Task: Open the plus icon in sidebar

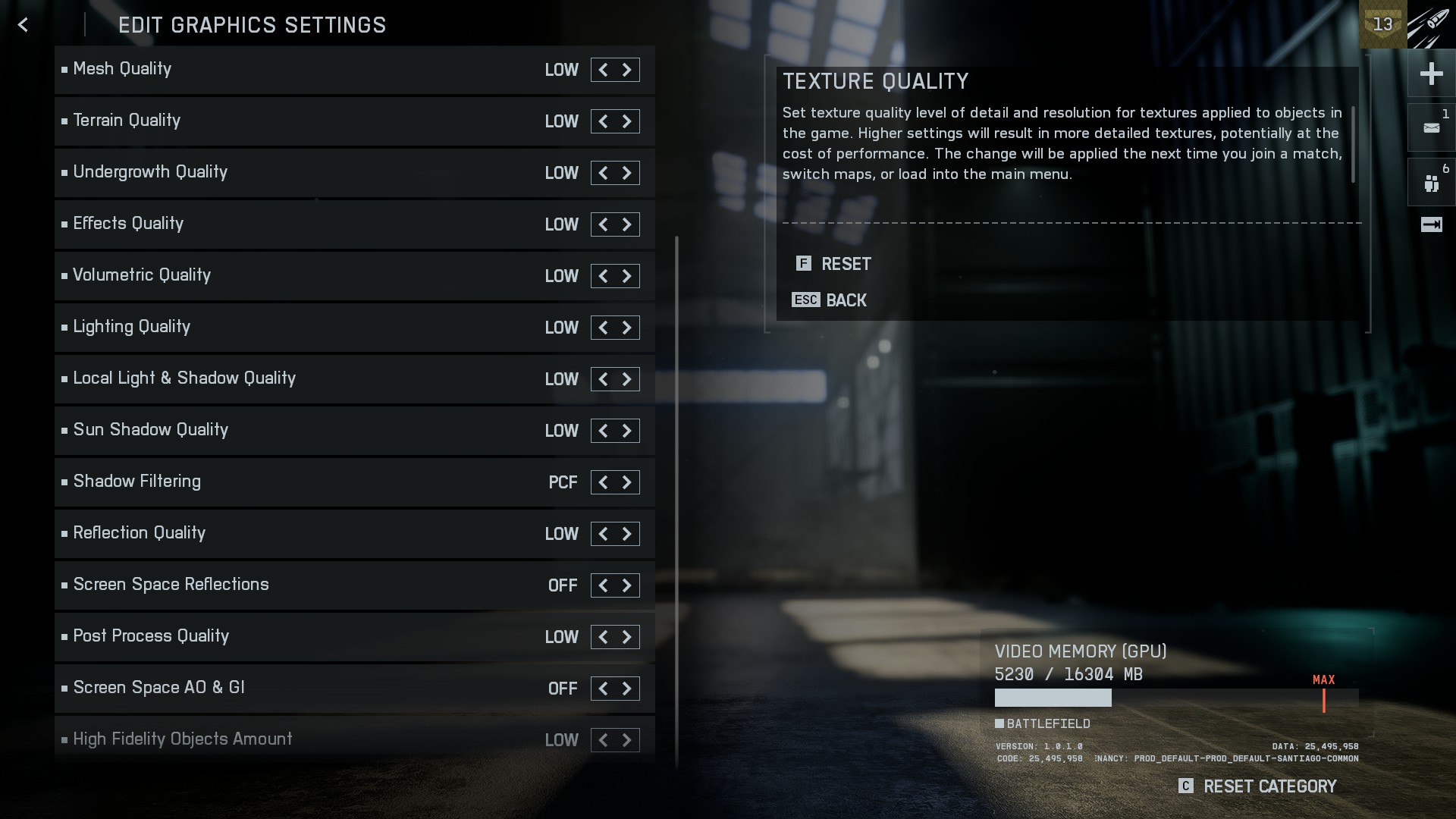Action: 1431,74
